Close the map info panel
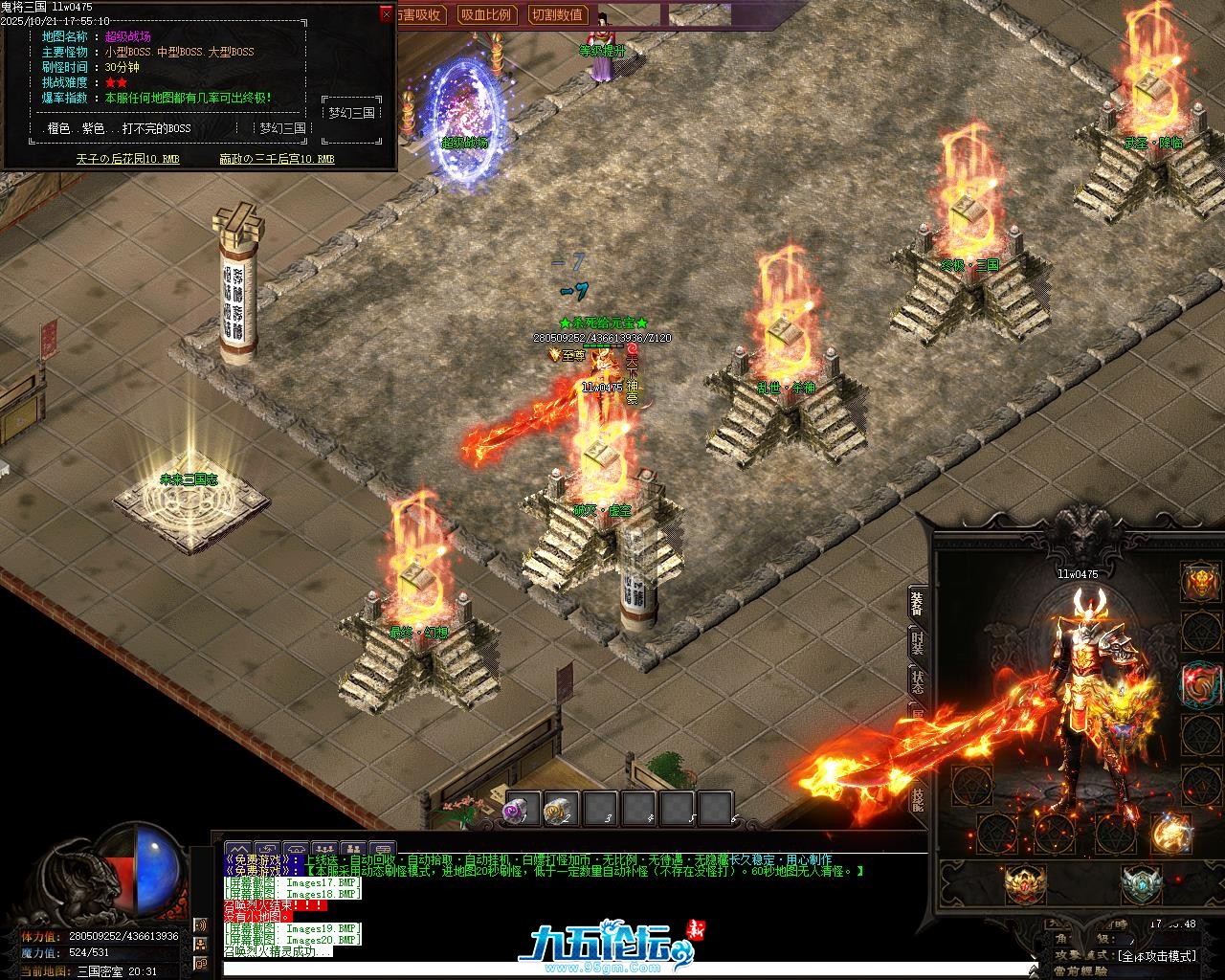The width and height of the screenshot is (1225, 980). point(387,14)
